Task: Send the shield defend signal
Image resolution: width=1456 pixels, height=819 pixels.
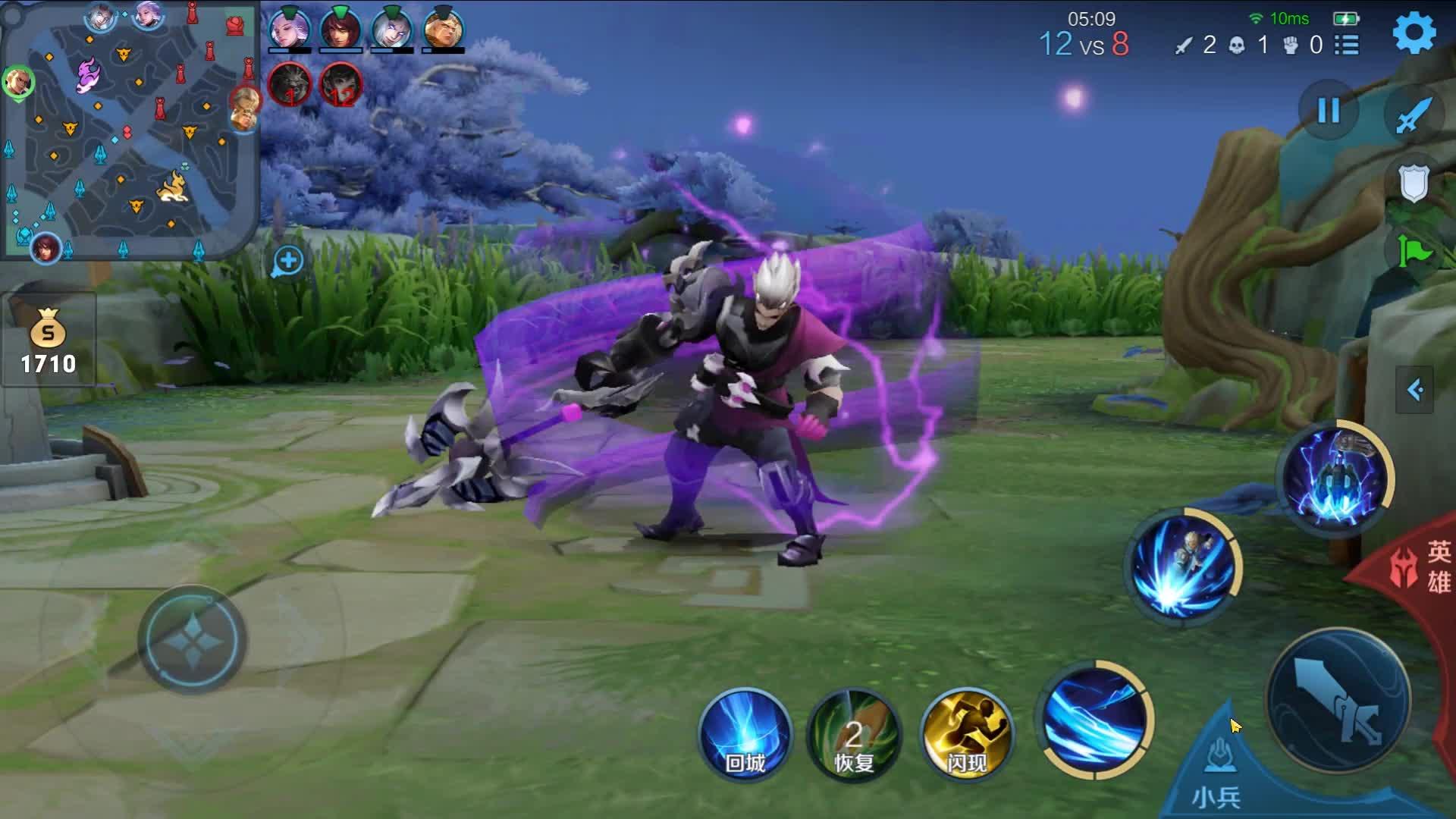Action: point(1414,184)
